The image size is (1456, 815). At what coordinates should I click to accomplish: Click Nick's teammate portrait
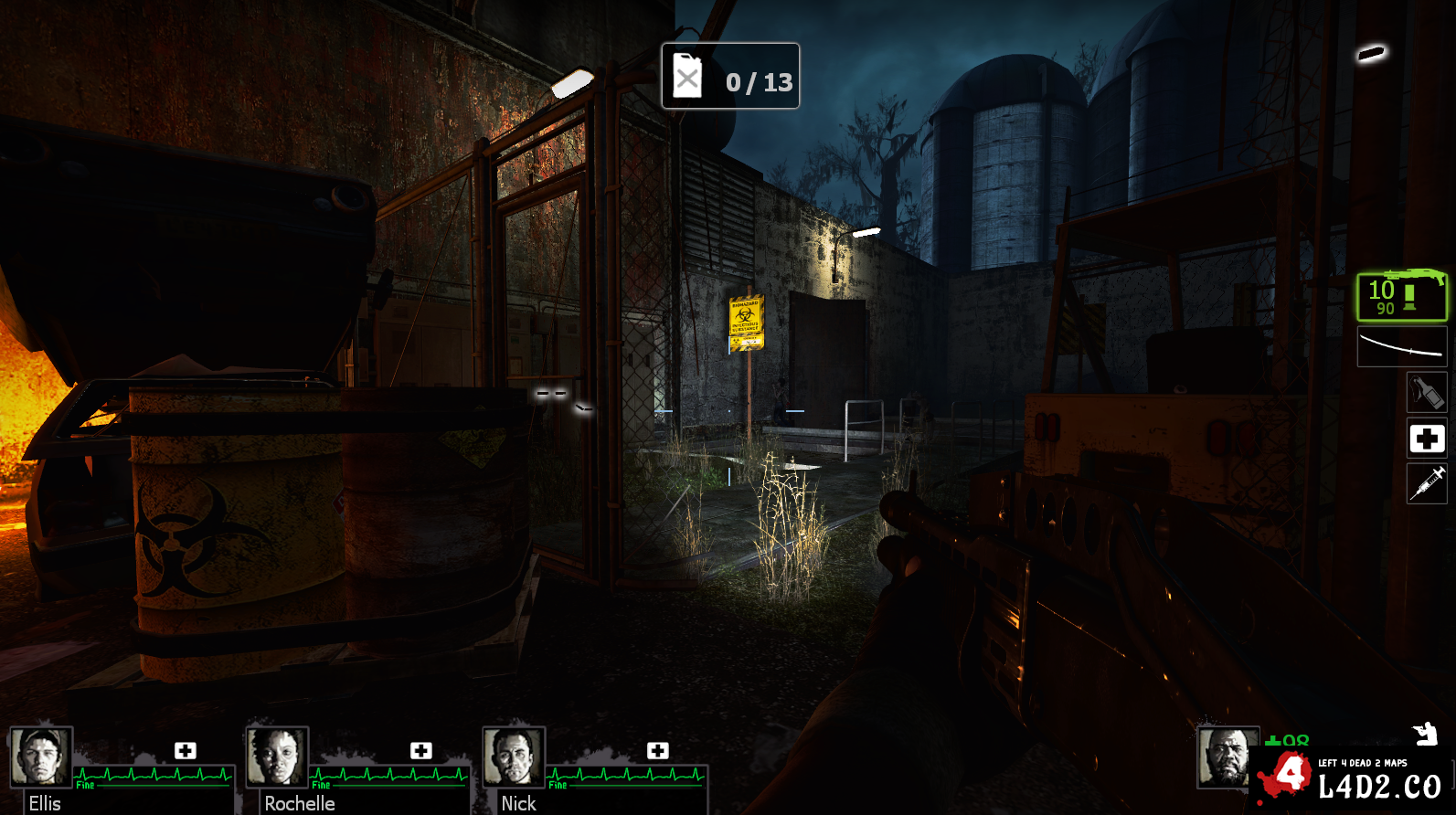(514, 757)
